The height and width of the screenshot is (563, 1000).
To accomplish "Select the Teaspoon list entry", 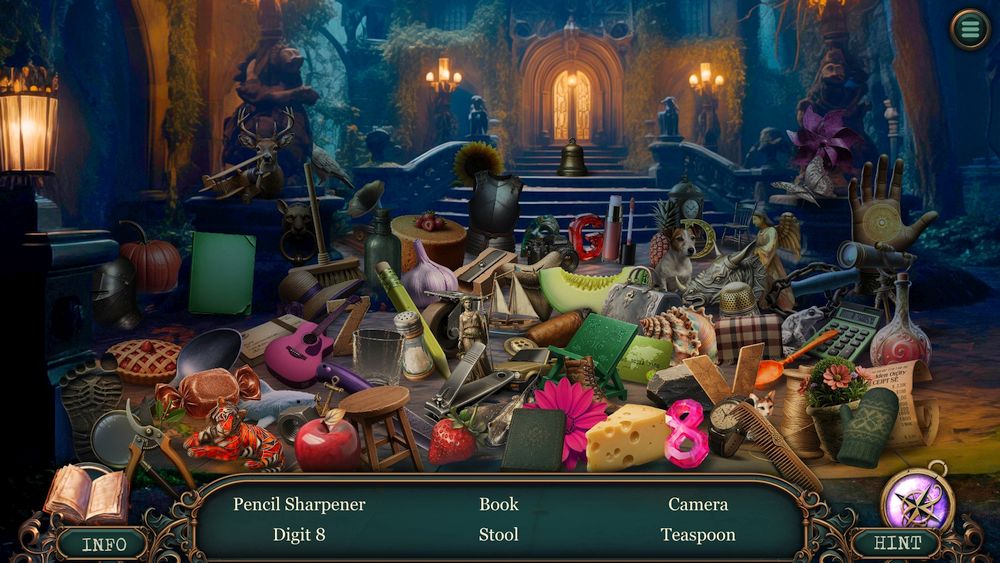I will (x=698, y=535).
